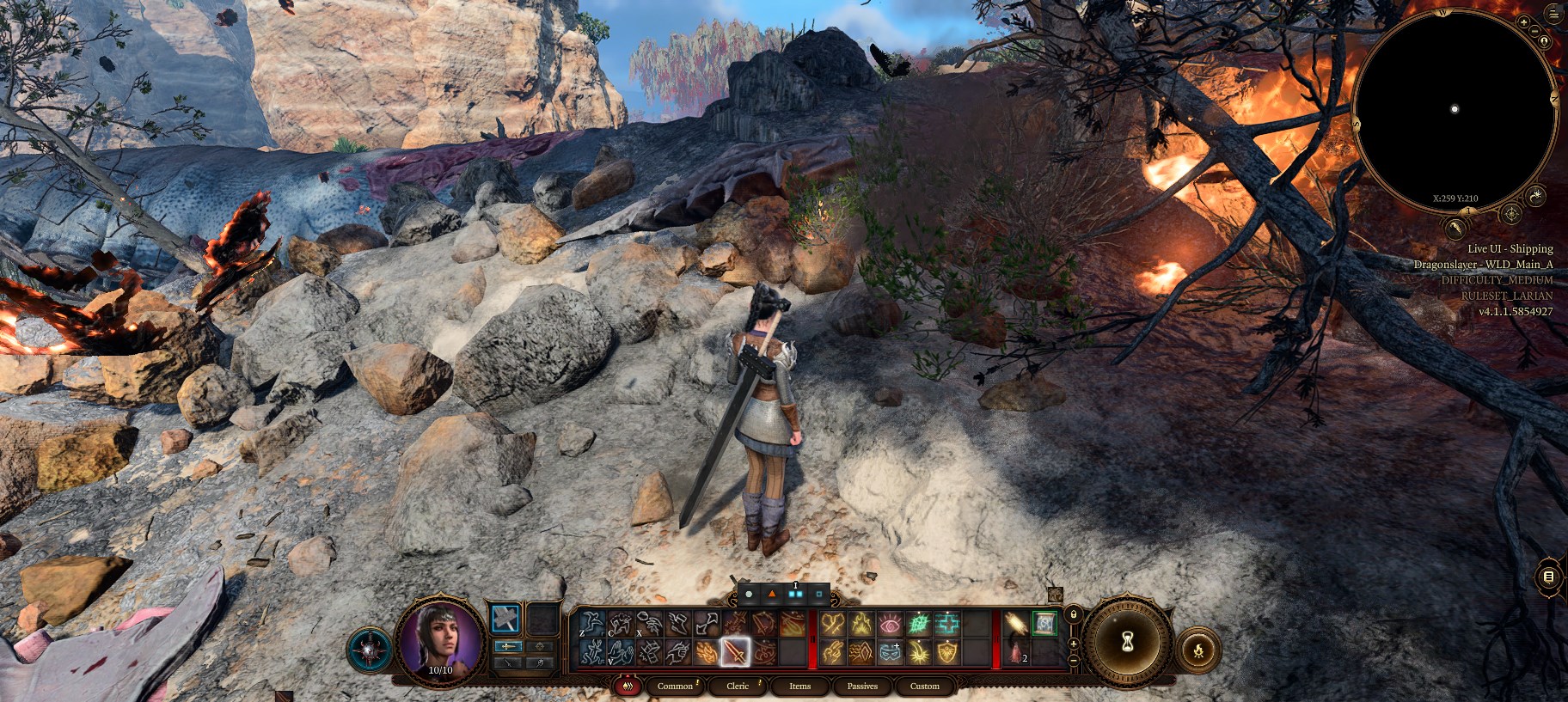
Task: Toggle the hotbar lock icon
Action: (x=1073, y=614)
